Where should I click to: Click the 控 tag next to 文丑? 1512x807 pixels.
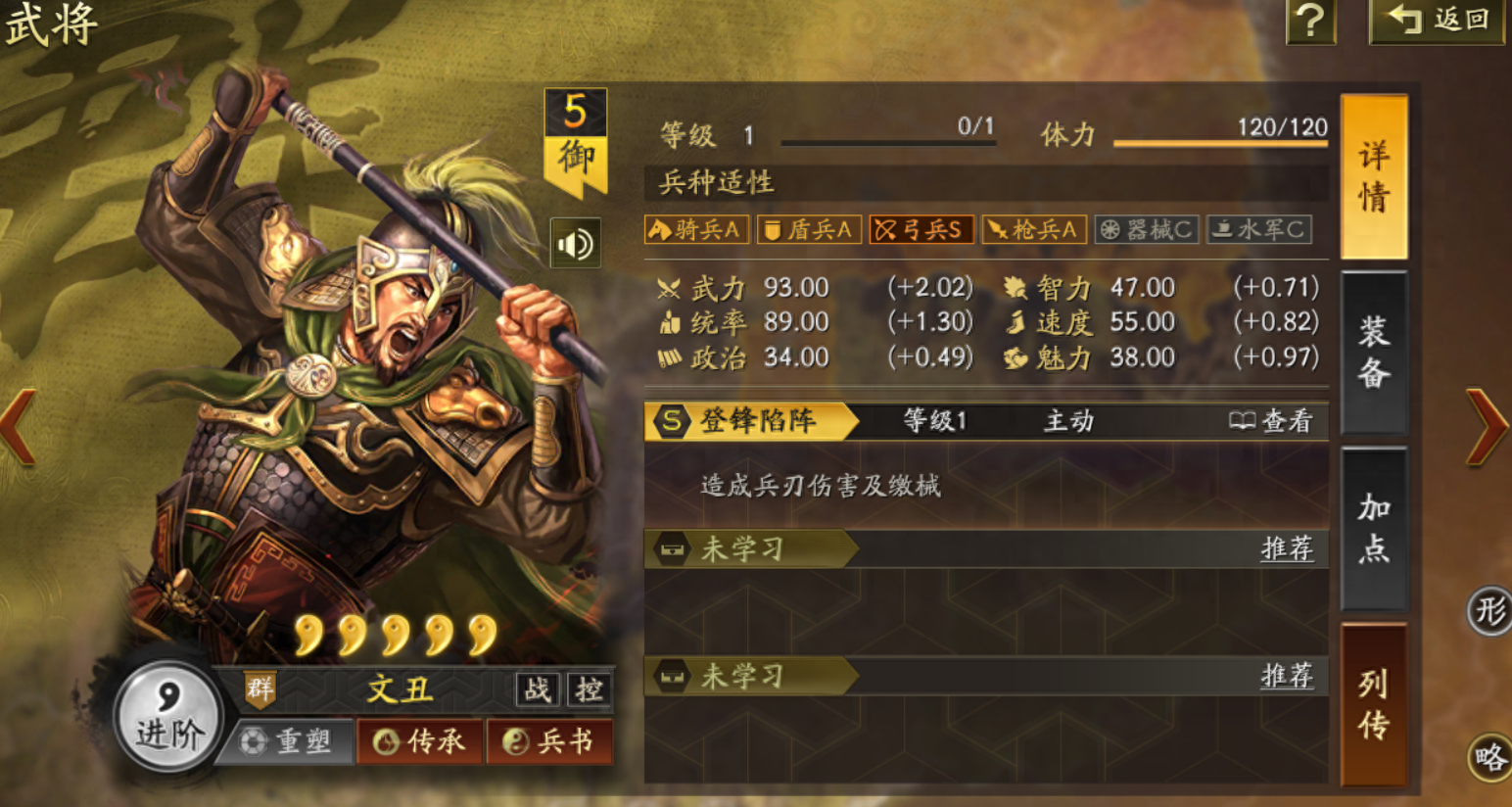[x=589, y=689]
